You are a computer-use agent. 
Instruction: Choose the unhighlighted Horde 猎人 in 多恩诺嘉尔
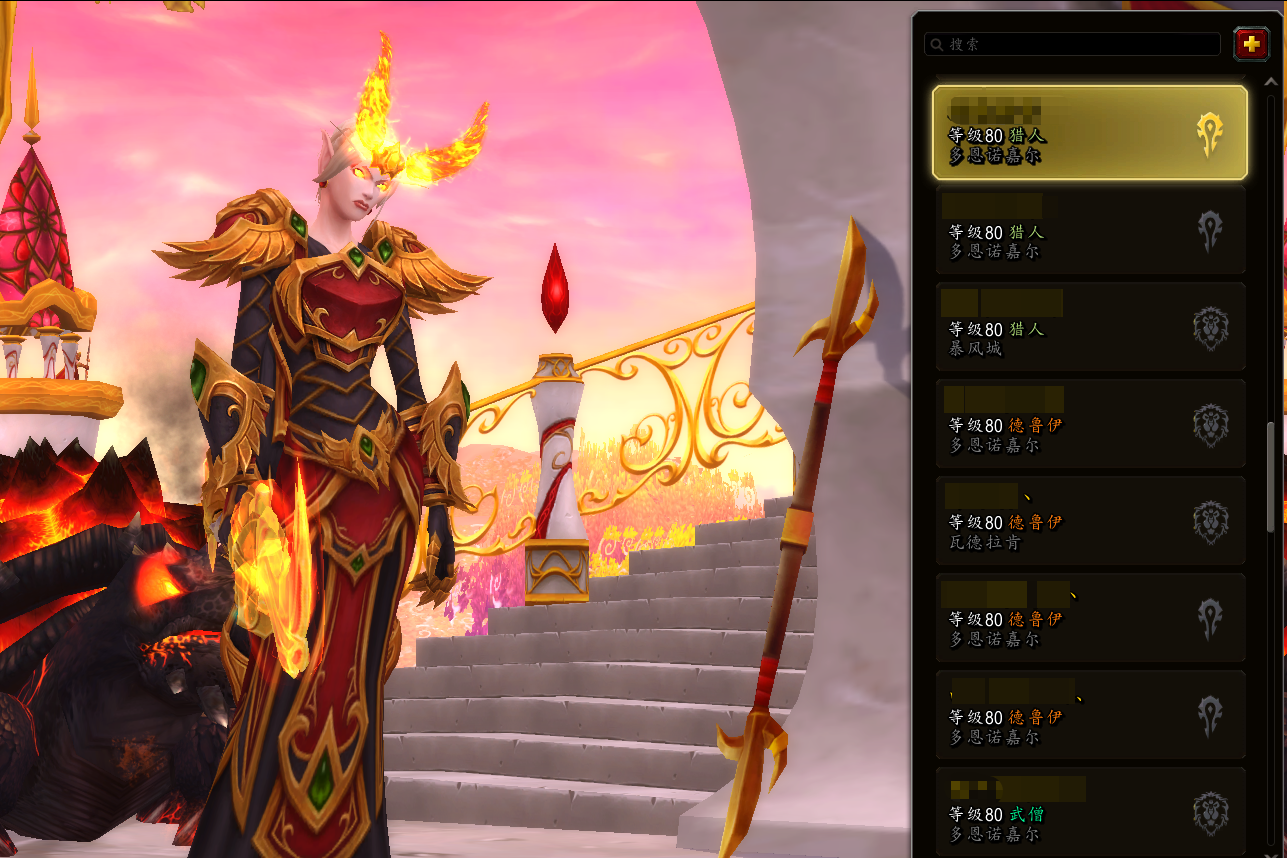[1089, 230]
